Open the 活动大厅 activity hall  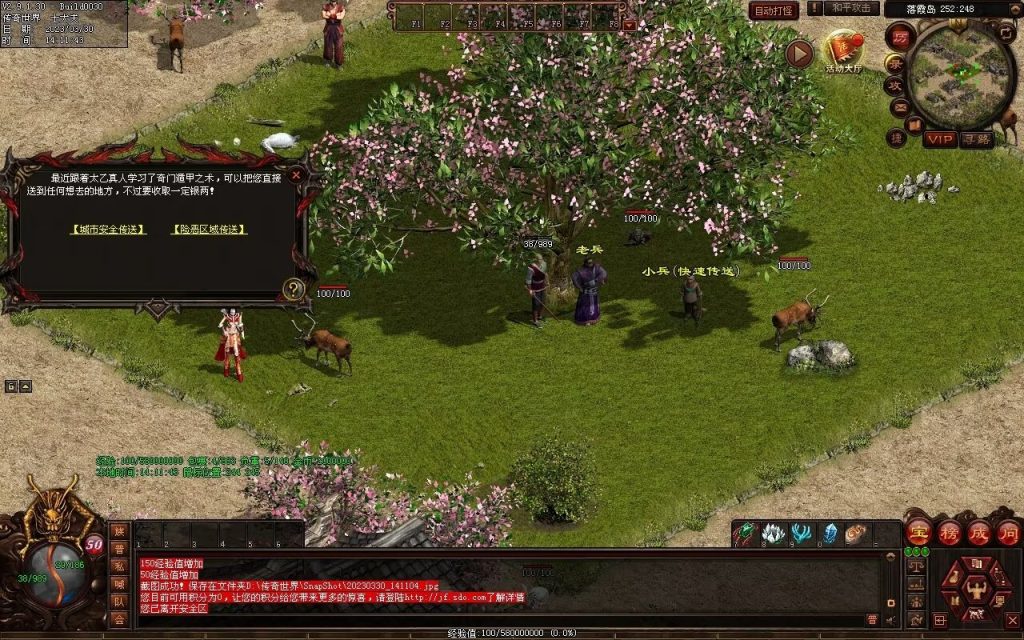(x=843, y=50)
